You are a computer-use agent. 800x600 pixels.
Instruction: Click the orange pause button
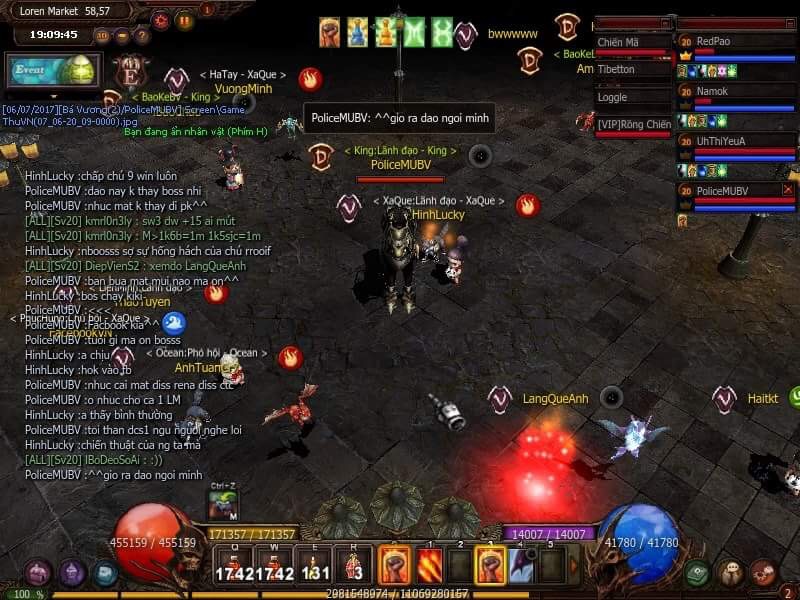185,20
